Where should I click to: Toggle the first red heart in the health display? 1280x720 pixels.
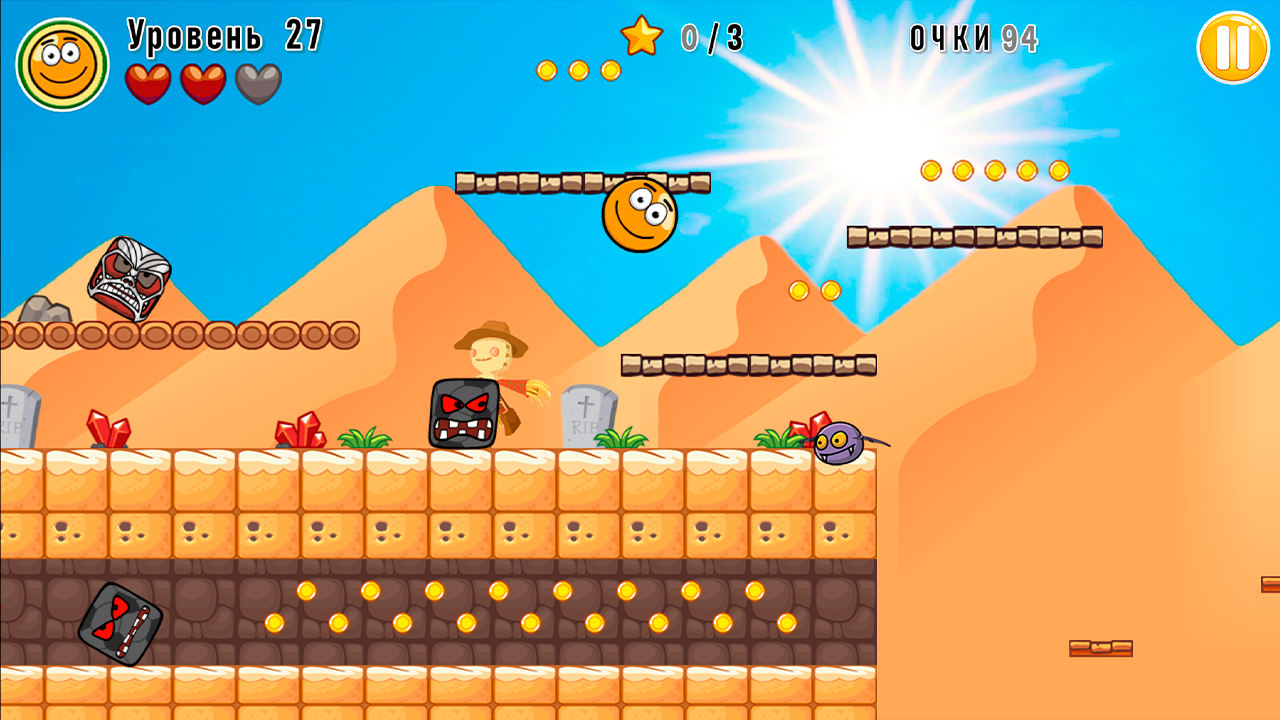click(150, 82)
